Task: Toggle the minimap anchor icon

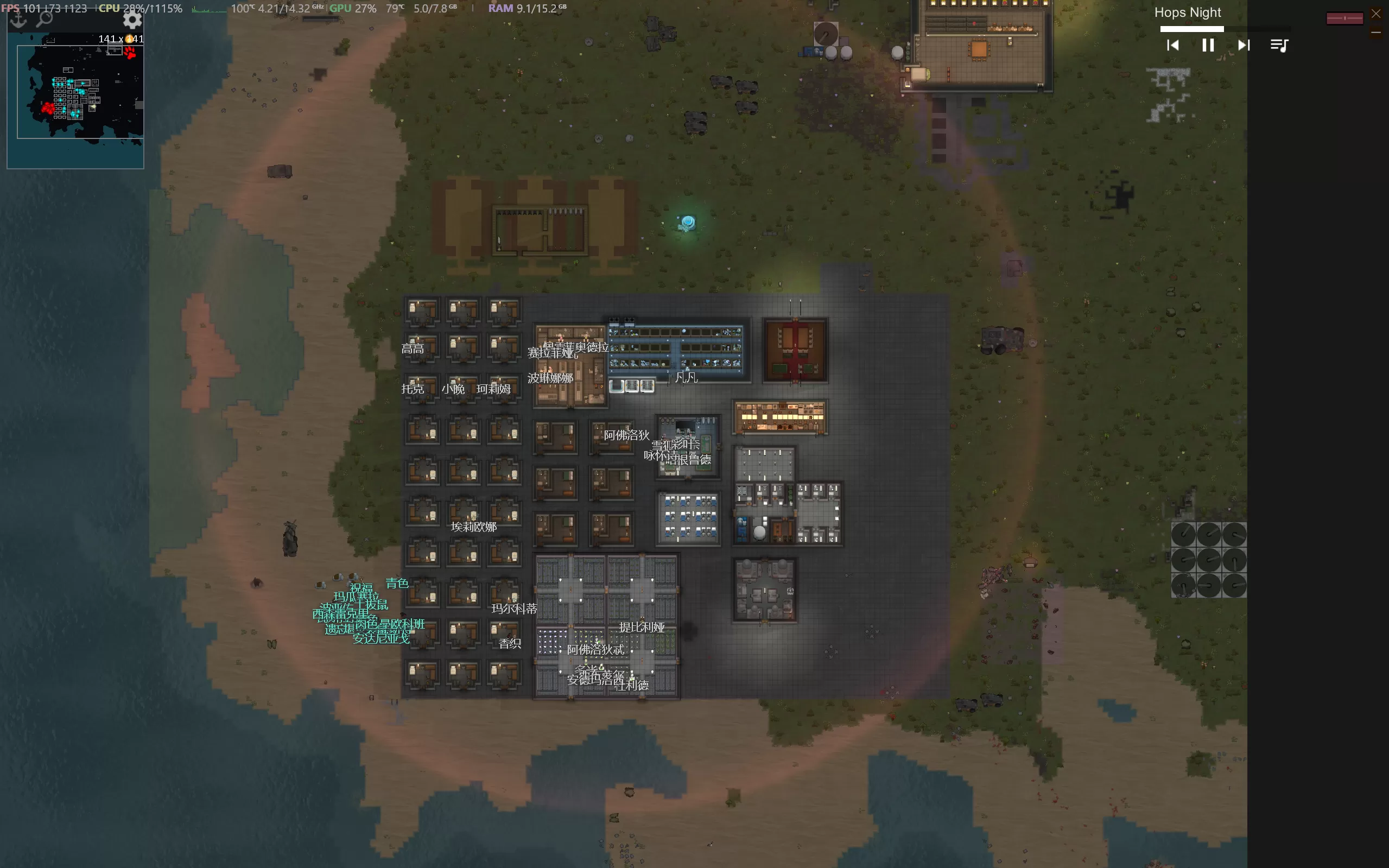Action: click(18, 20)
